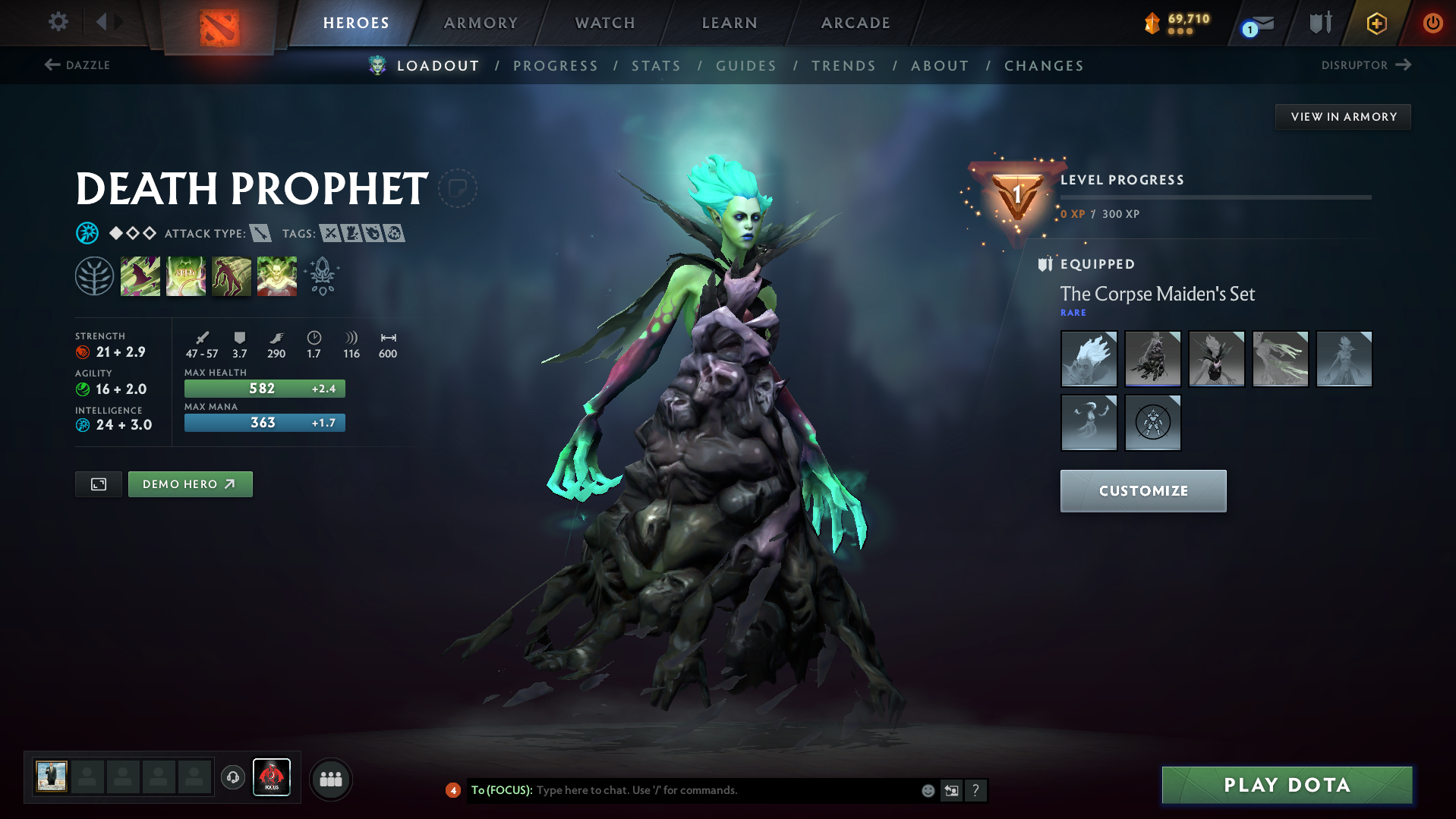Select the Exorcism ultimate ability icon
The image size is (1456, 819).
coord(277,276)
